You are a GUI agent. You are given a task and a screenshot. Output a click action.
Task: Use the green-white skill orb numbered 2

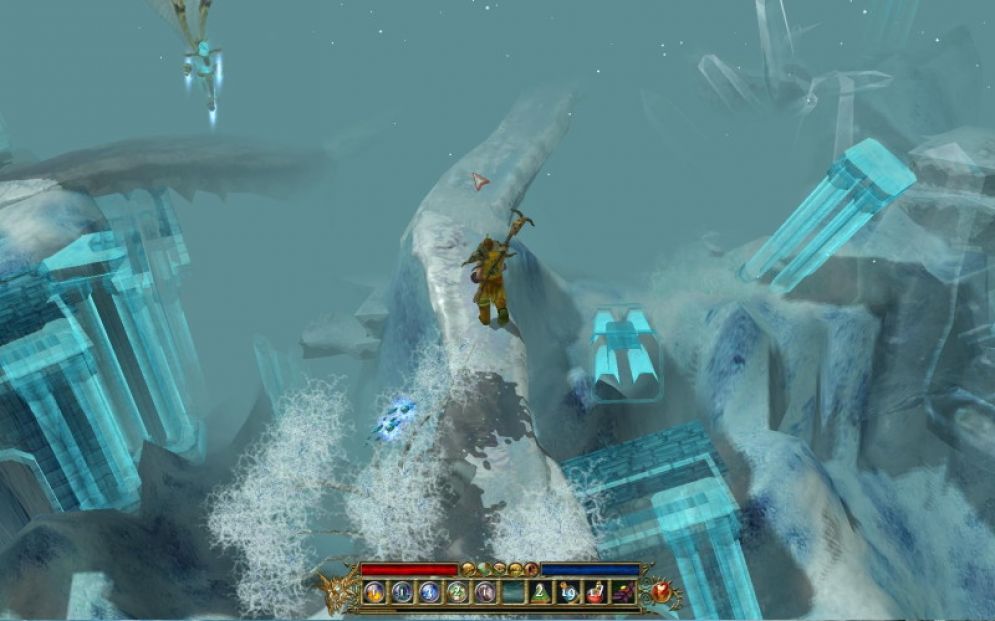tap(457, 592)
